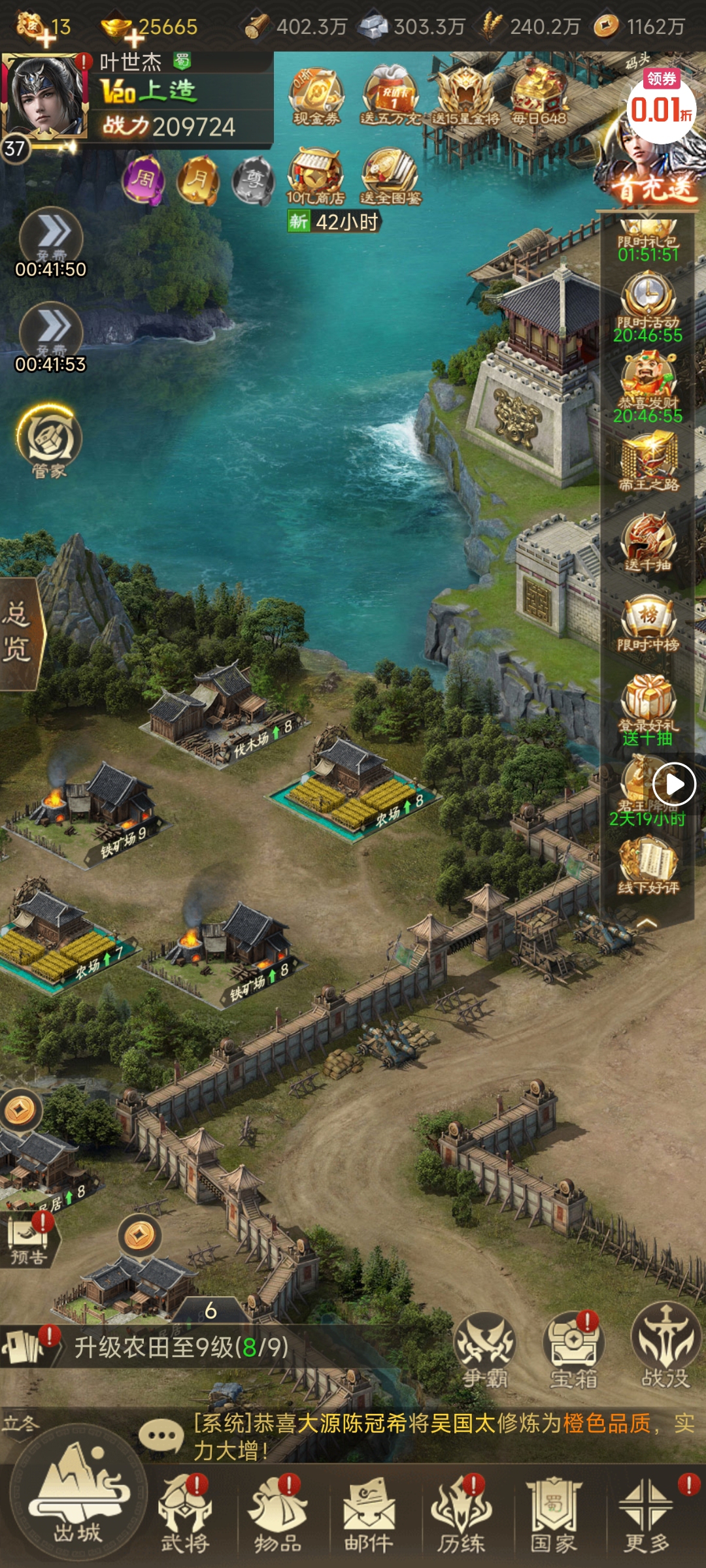This screenshot has height=1568, width=706.
Task: Open the 帝王之路 emperor's road event
Action: (649, 463)
